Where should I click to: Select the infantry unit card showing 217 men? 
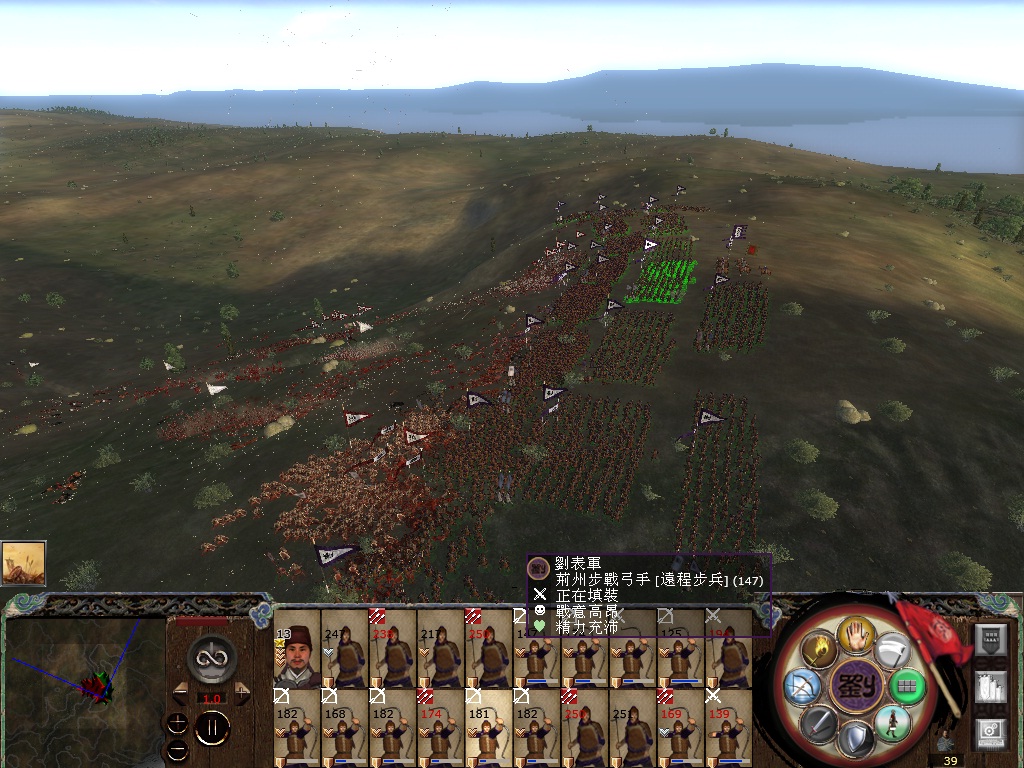pos(441,648)
